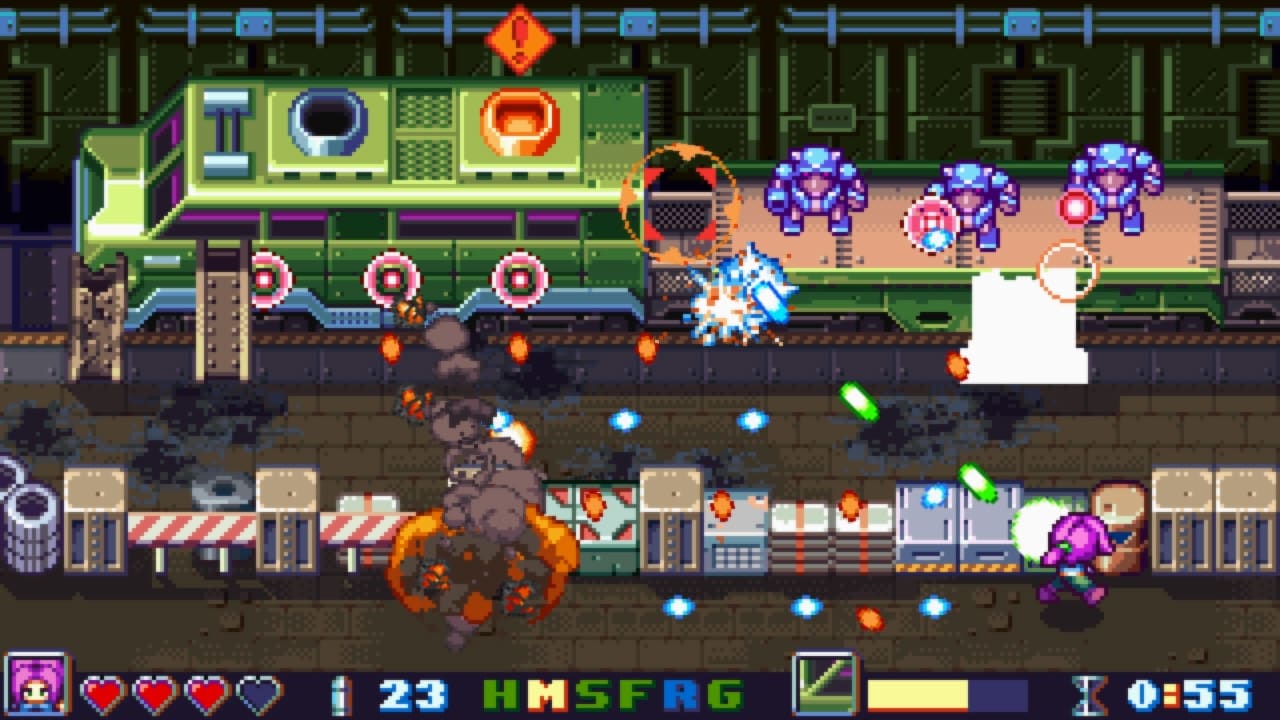Click the timer showing 0:55

[1190, 692]
